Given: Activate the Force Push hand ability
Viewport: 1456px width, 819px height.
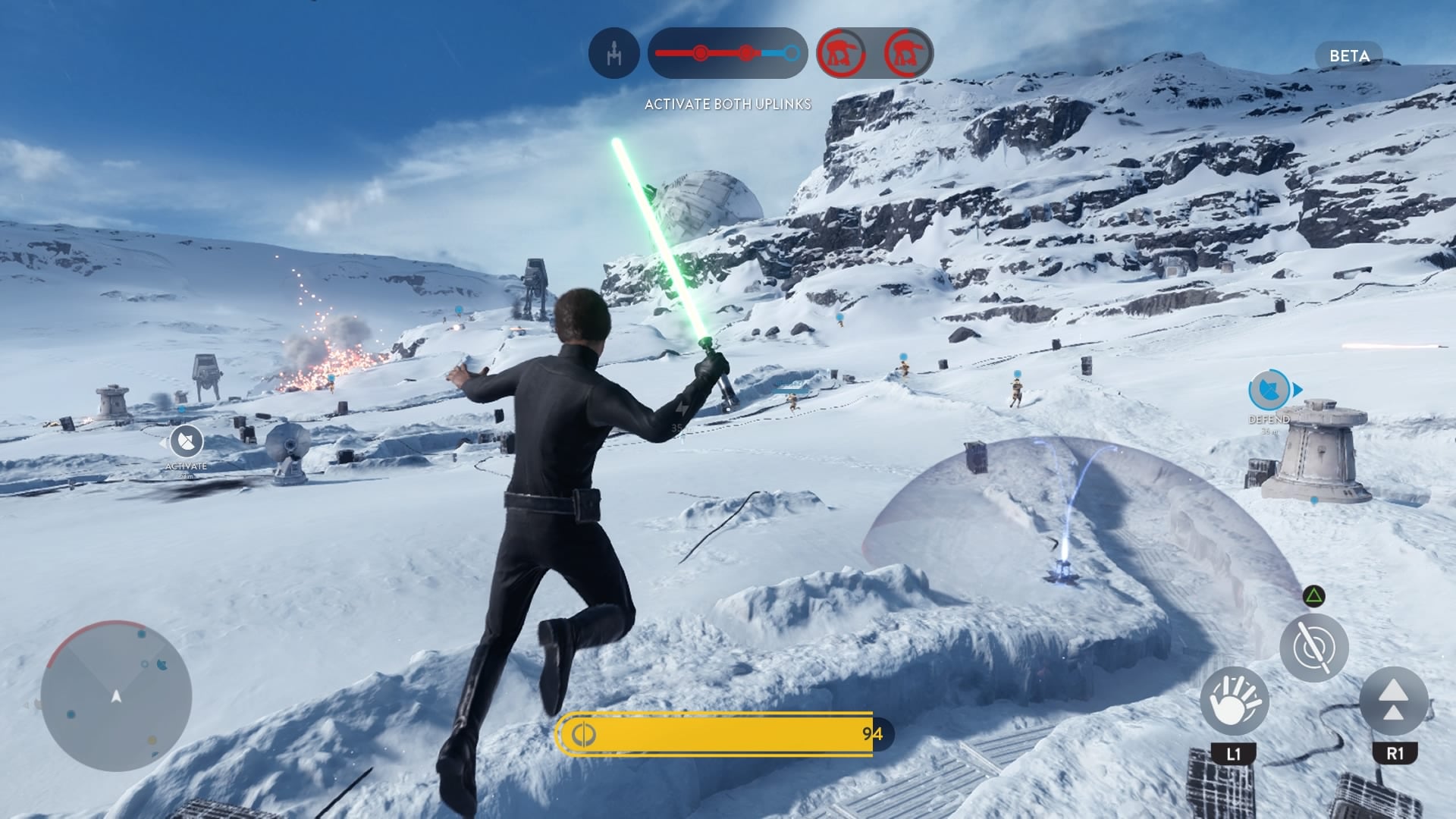Looking at the screenshot, I should click(x=1234, y=701).
